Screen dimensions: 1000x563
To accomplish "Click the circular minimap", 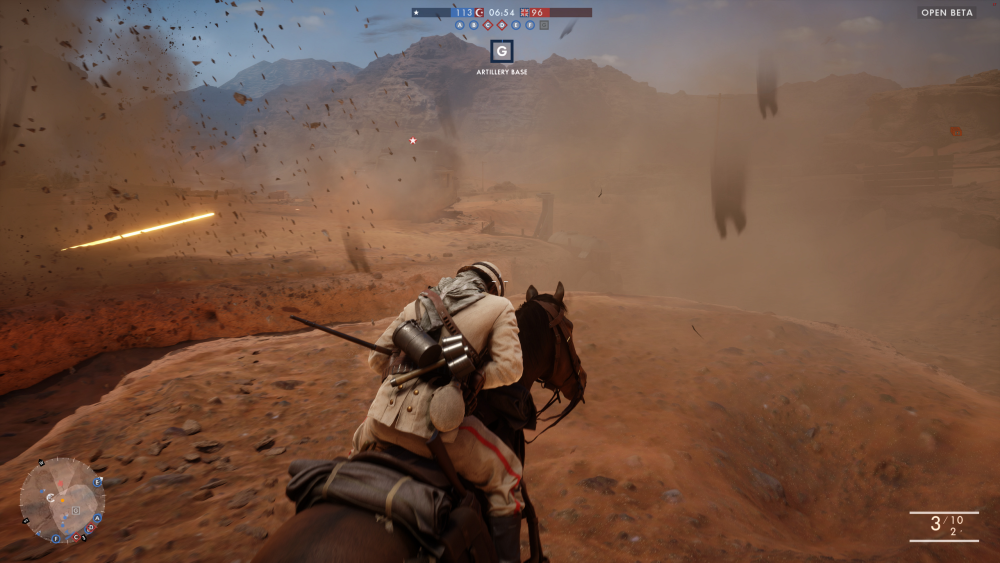I will 62,499.
